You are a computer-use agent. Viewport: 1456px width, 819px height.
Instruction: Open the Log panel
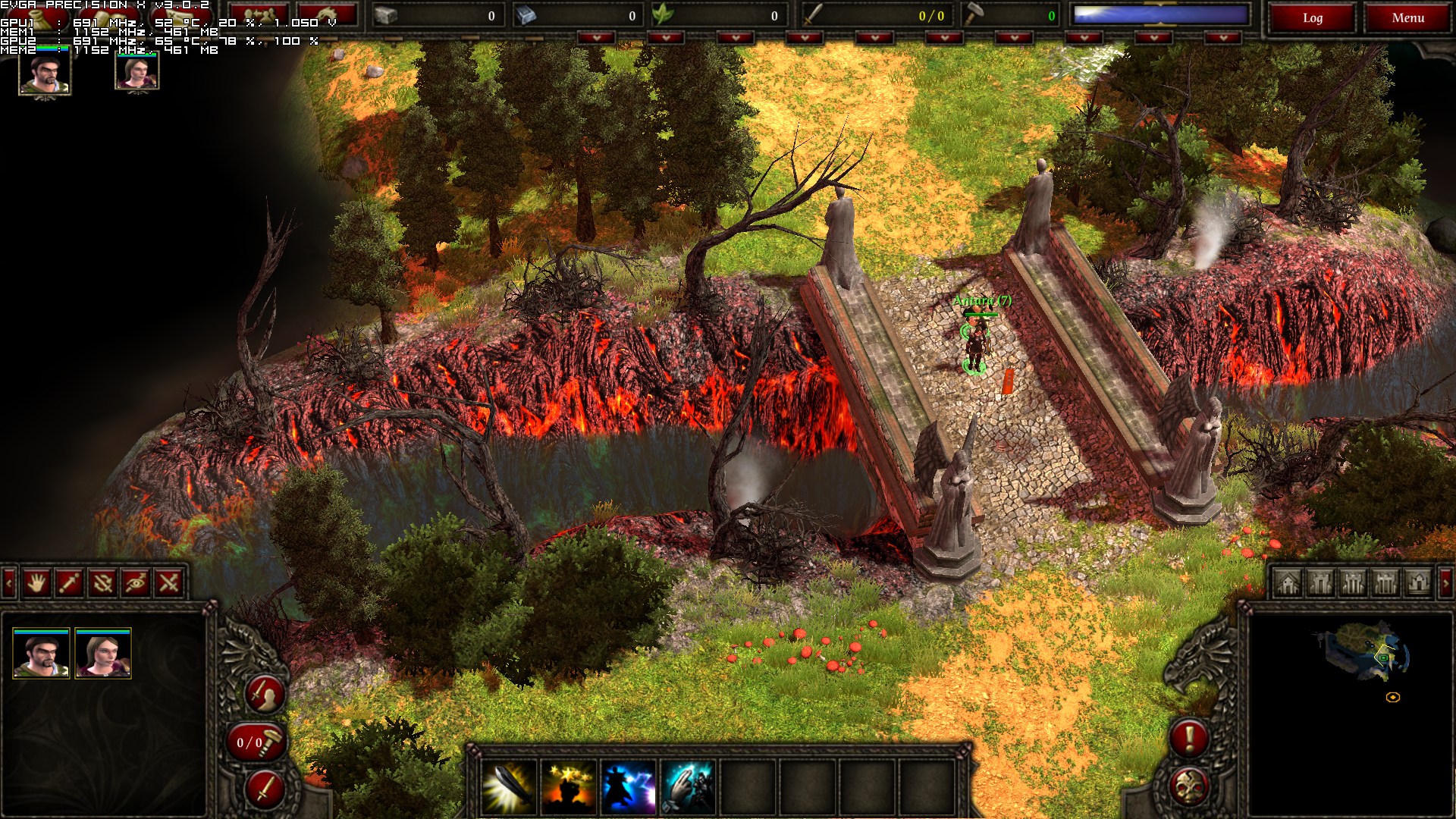pos(1312,18)
